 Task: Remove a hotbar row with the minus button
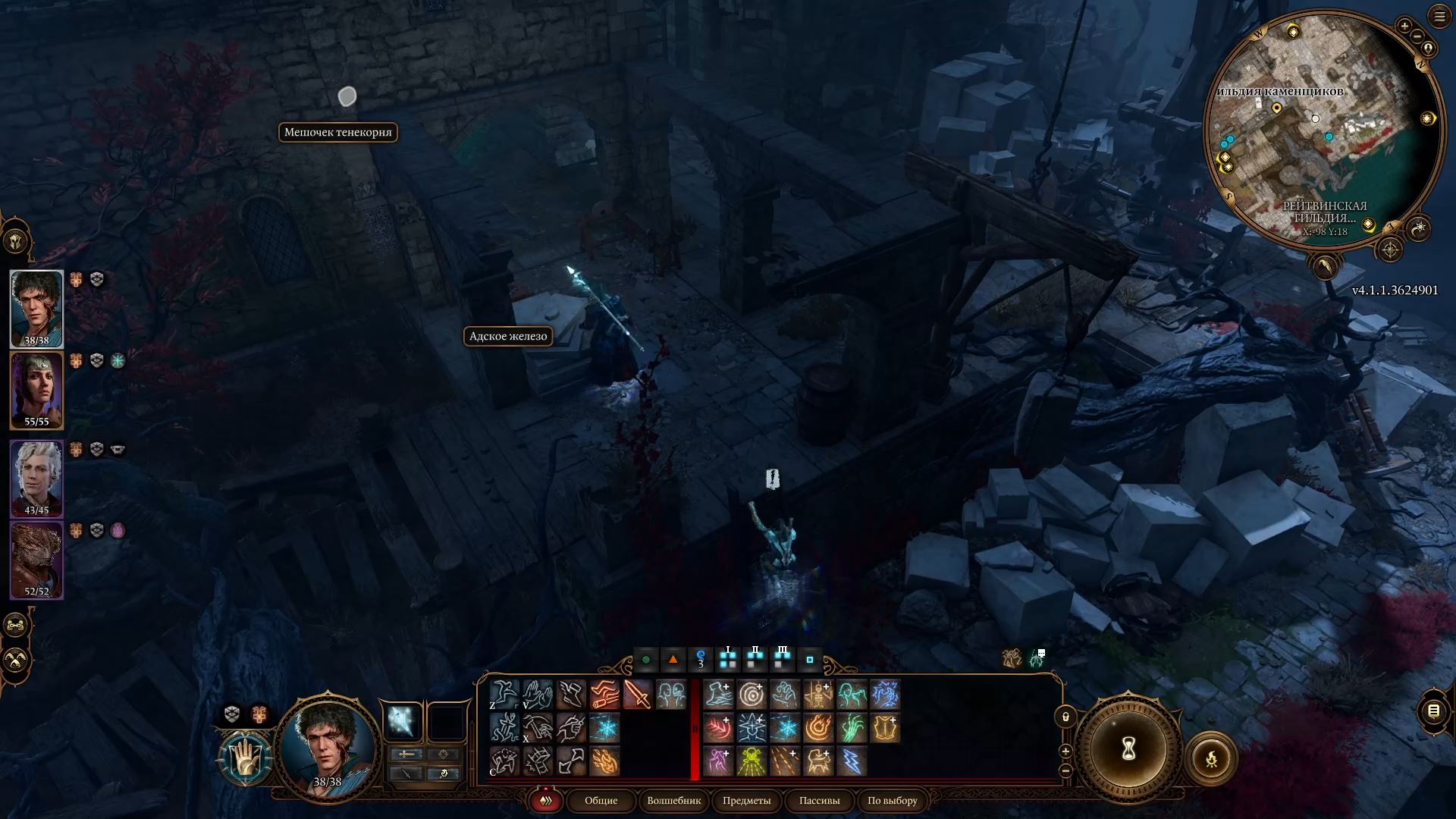pos(1066,772)
